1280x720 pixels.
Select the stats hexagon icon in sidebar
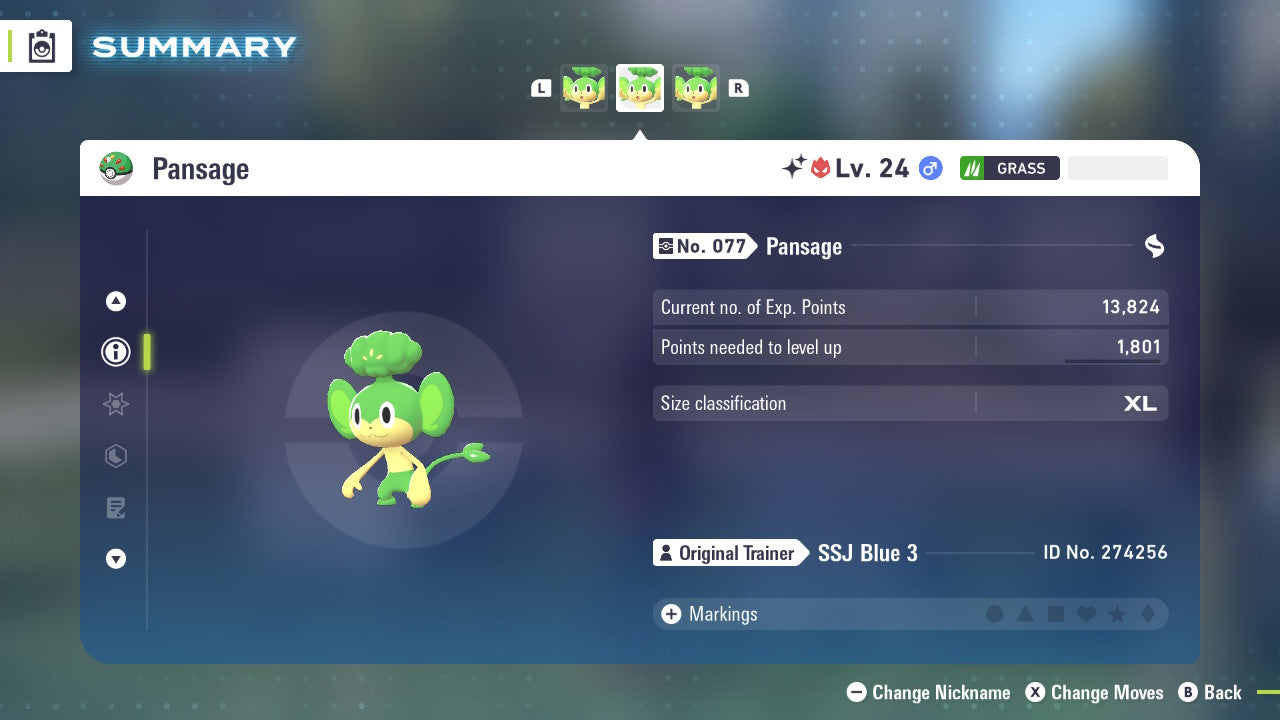point(115,456)
